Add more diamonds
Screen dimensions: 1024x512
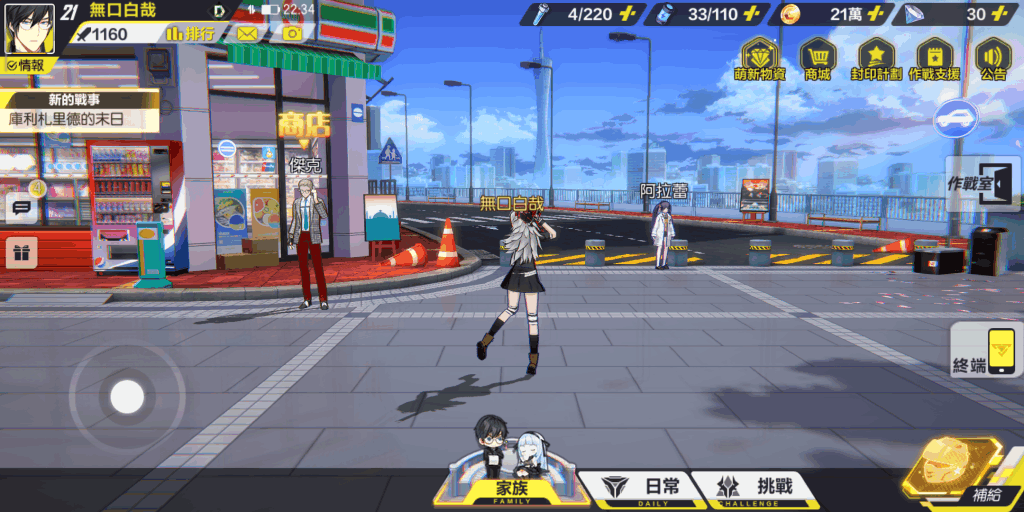[1001, 14]
